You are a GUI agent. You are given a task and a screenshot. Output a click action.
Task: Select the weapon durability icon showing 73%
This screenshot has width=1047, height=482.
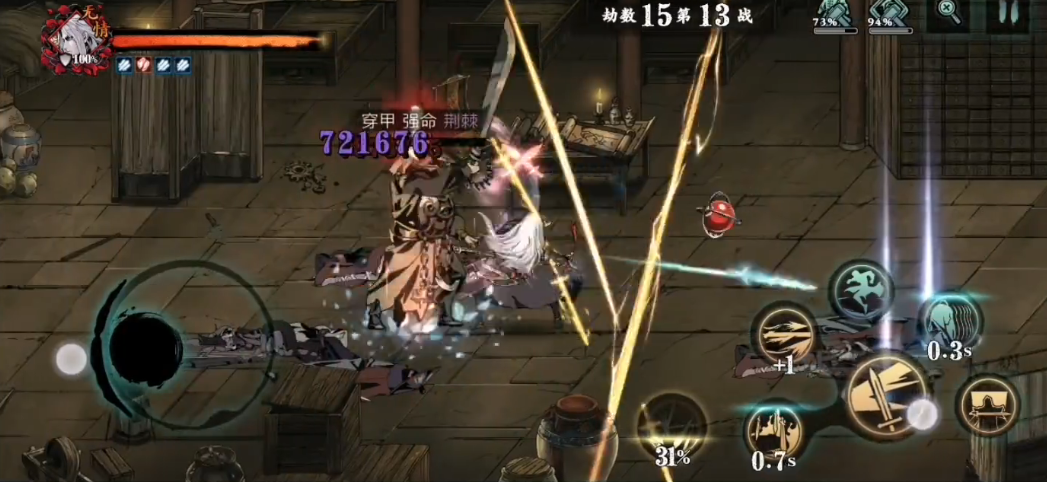click(833, 14)
